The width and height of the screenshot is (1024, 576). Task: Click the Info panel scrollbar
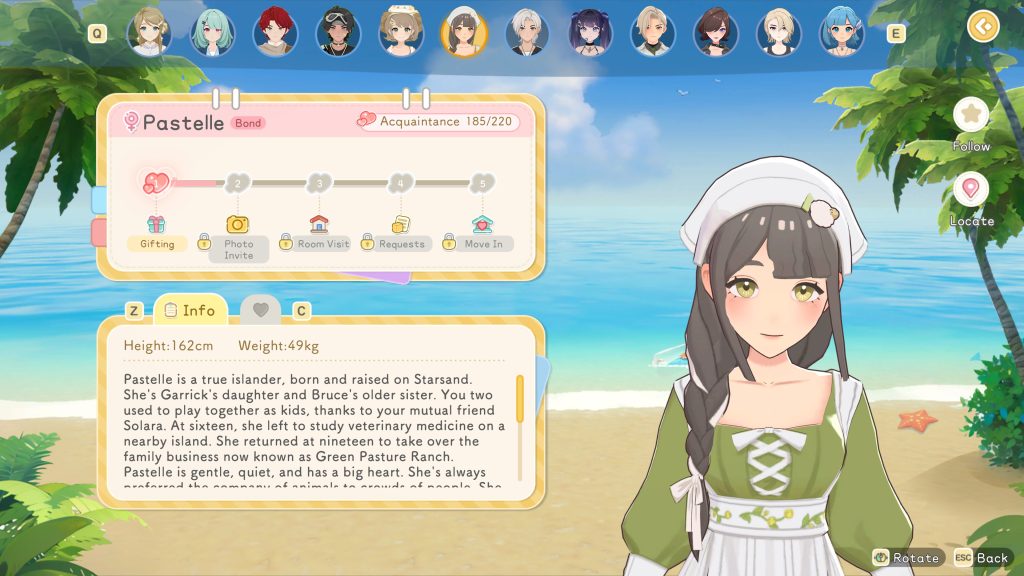click(520, 398)
